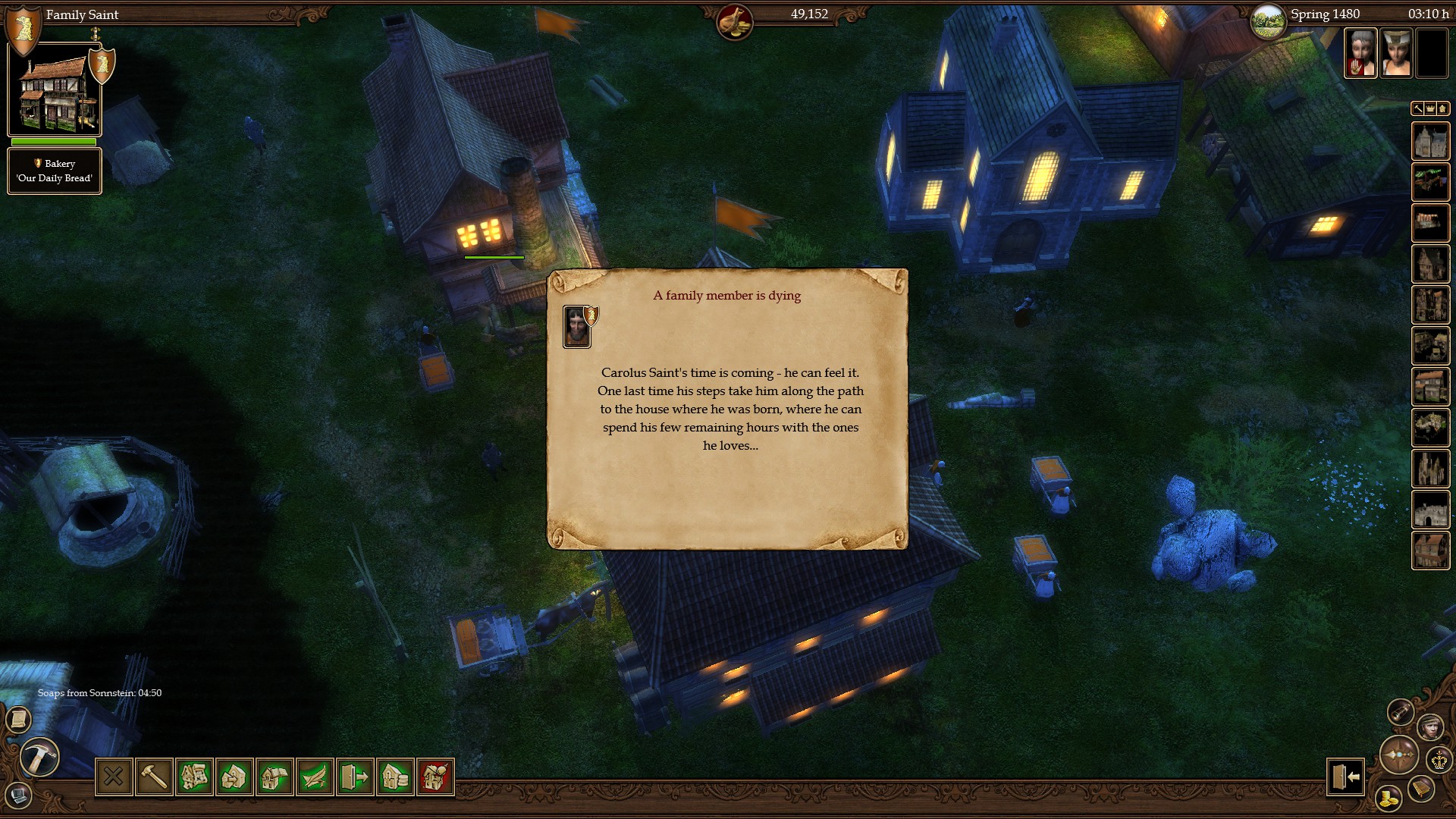Open the building upgrade icon with the book
Viewport: 1456px width, 819px height.
[x=274, y=777]
